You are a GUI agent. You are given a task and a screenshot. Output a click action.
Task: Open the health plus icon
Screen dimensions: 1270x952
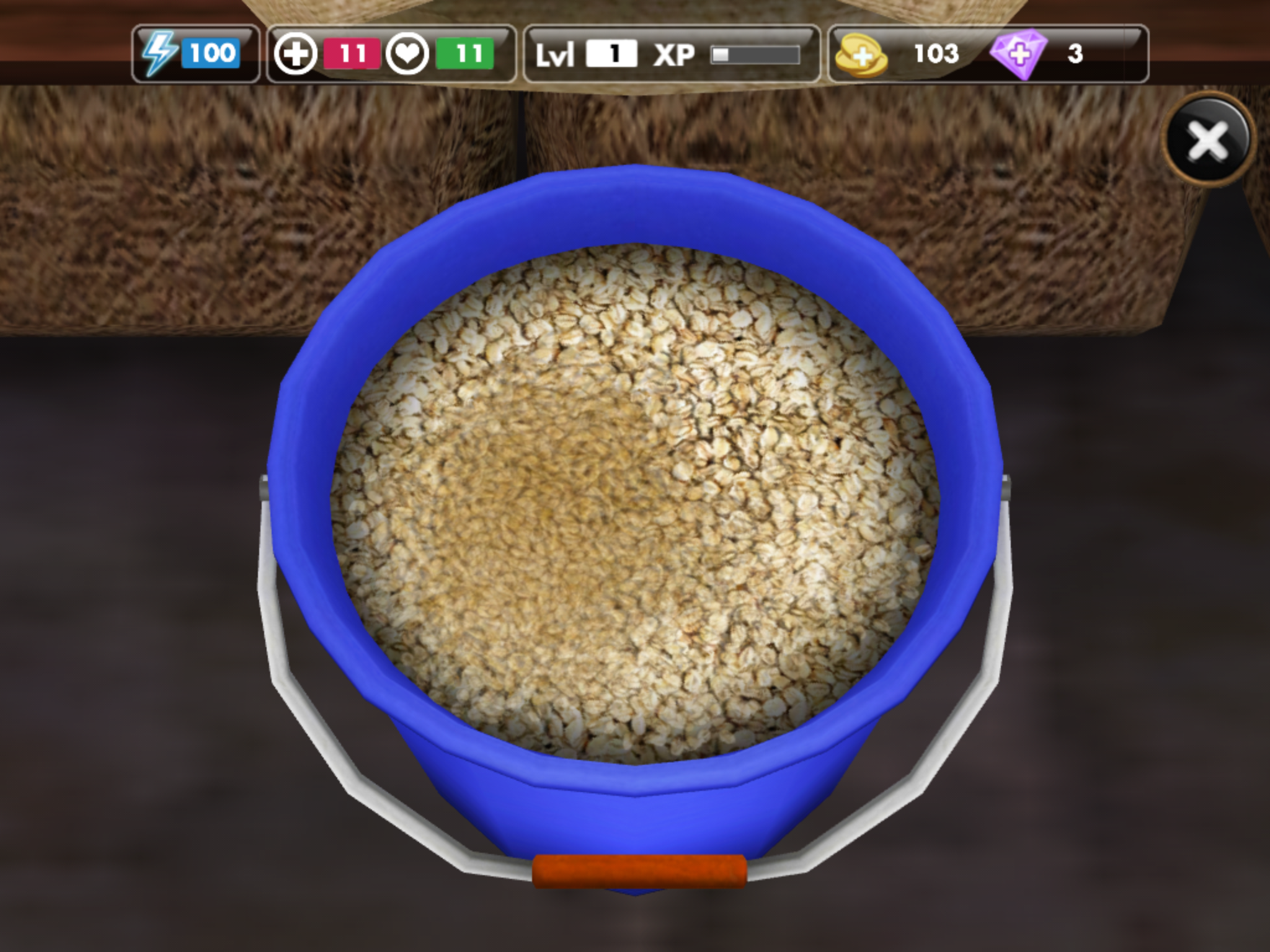[296, 54]
